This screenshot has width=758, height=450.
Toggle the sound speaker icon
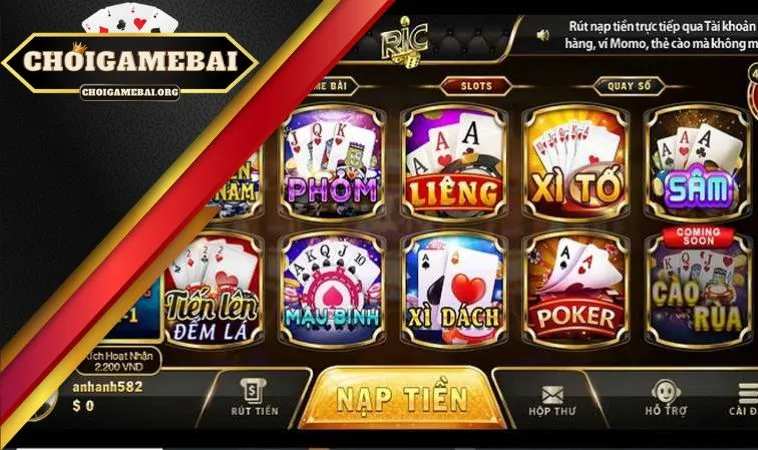pyautogui.click(x=543, y=35)
